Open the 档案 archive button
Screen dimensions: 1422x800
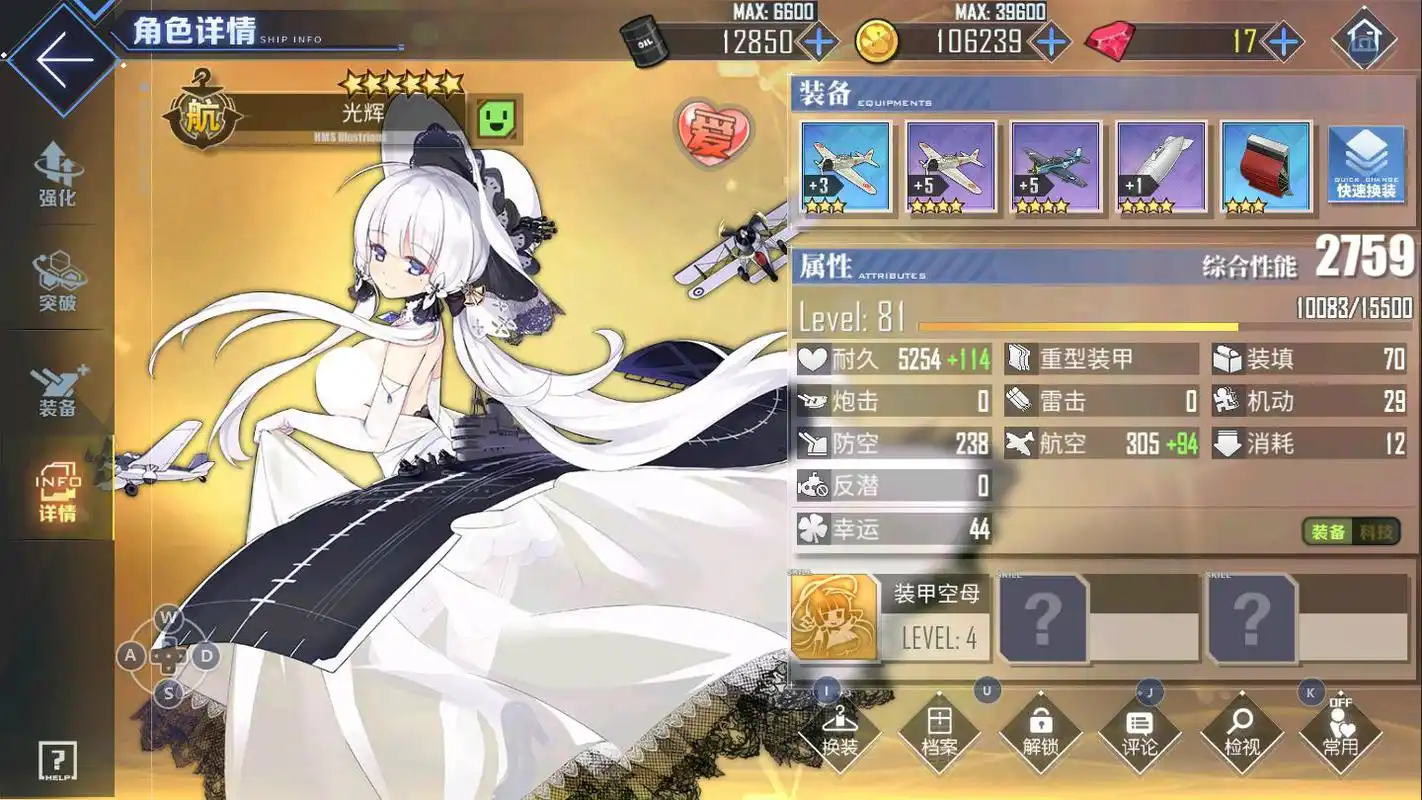(x=939, y=733)
